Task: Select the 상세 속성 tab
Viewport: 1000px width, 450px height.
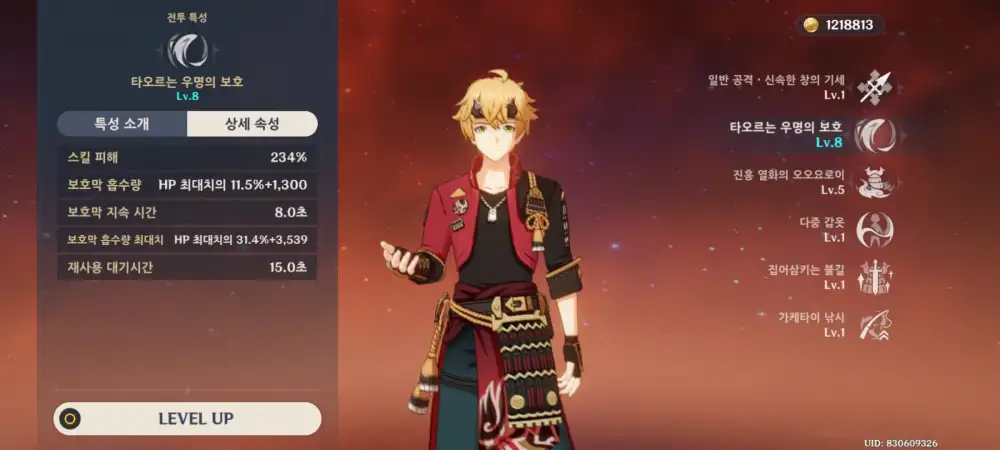Action: pyautogui.click(x=252, y=124)
